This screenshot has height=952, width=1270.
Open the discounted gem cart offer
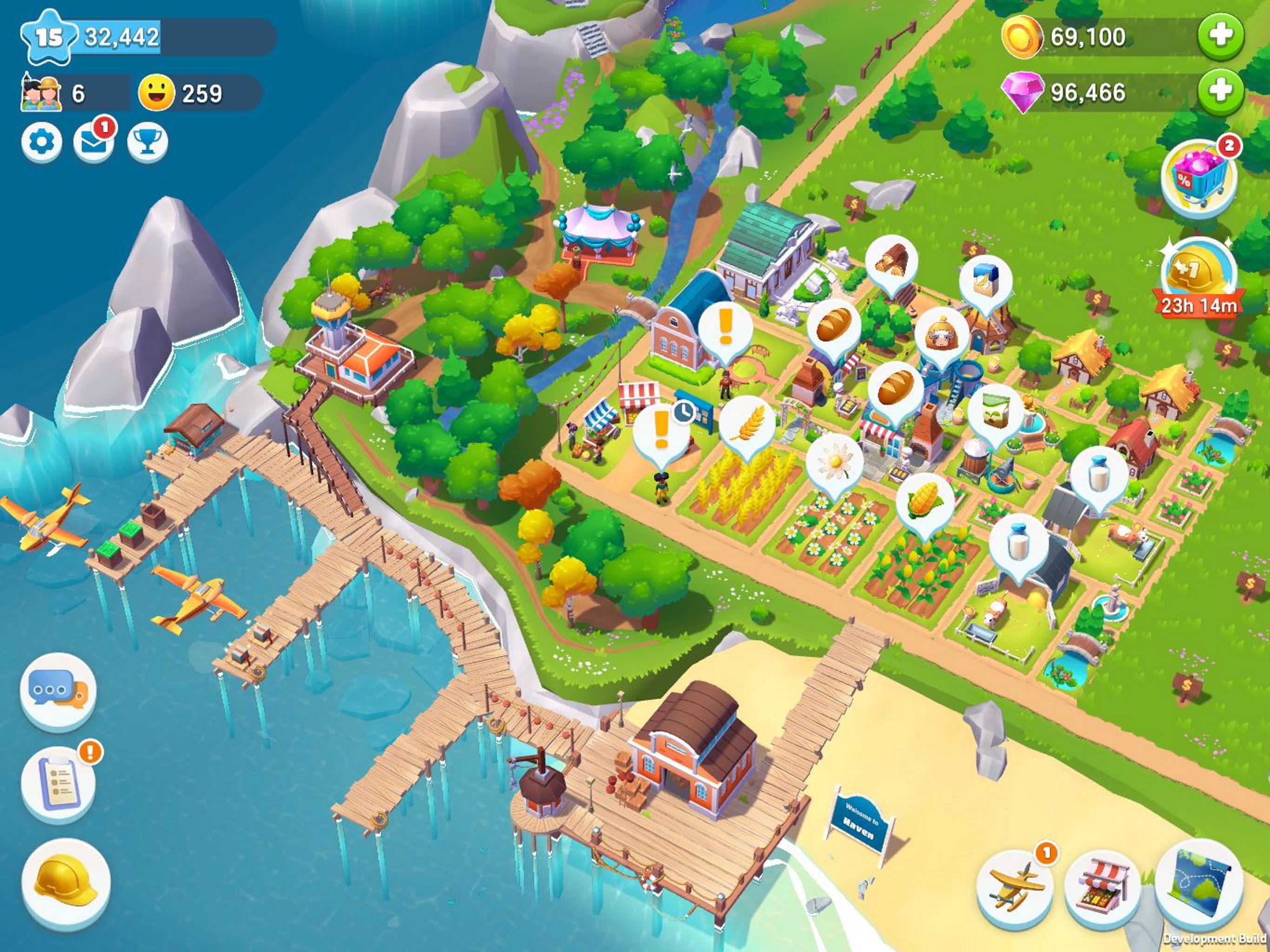[x=1200, y=178]
